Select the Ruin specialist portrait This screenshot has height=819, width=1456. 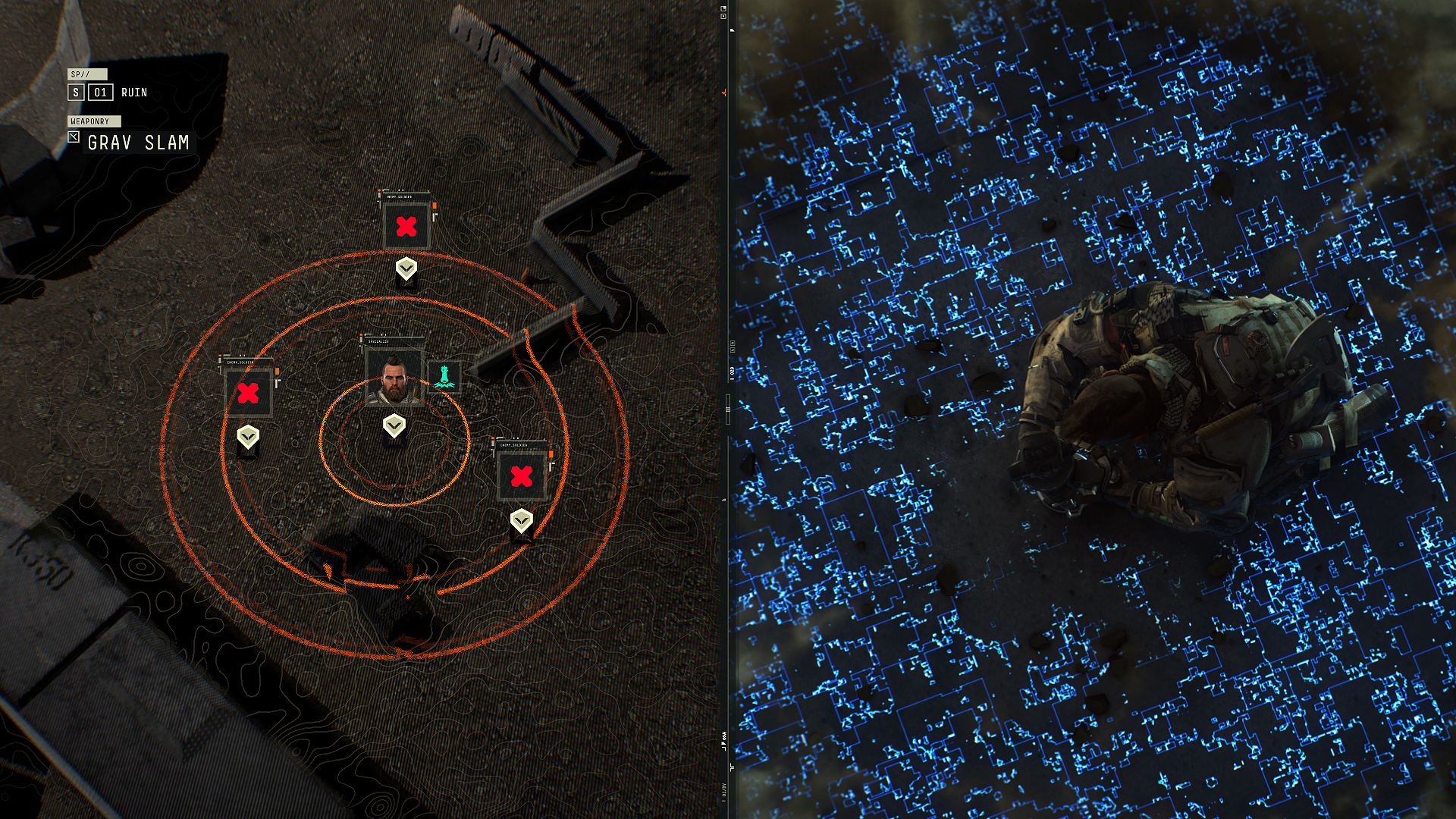394,377
